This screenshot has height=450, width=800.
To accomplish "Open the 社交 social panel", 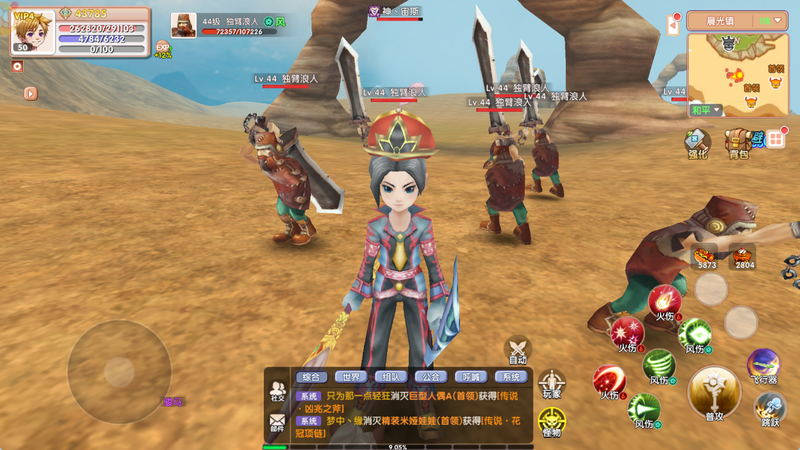I will point(277,390).
